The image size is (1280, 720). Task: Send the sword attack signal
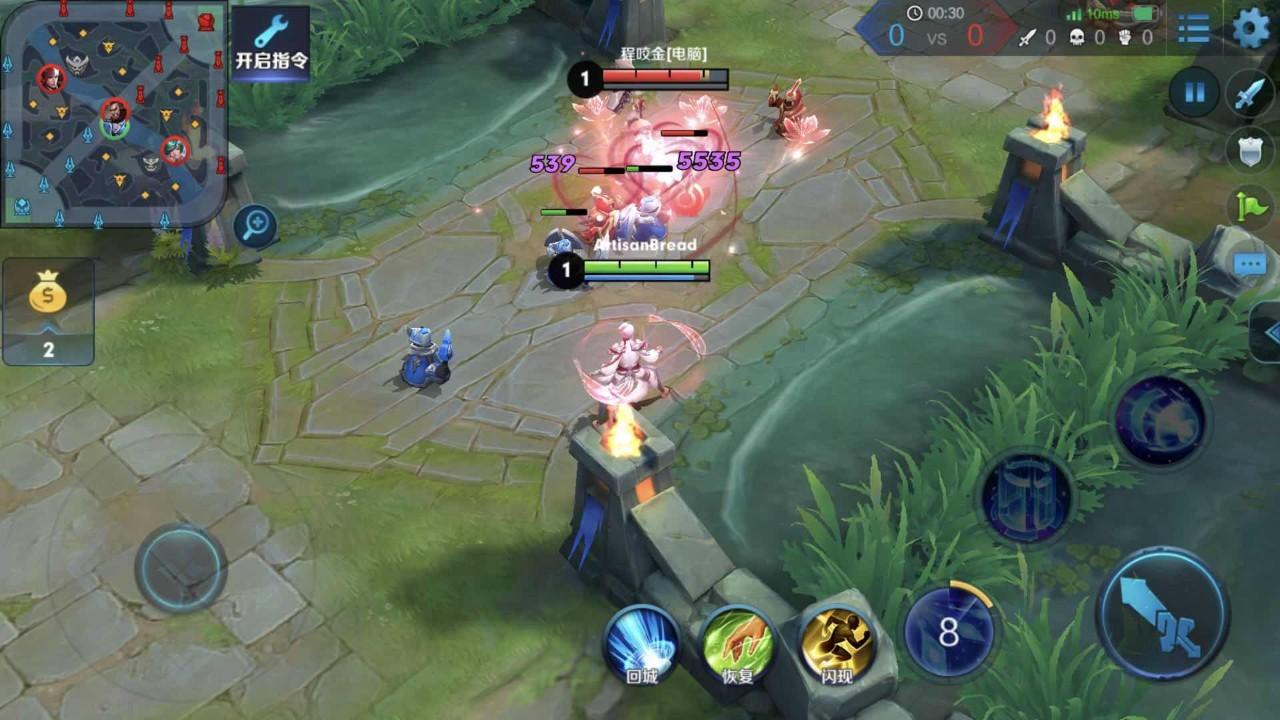pos(1250,94)
